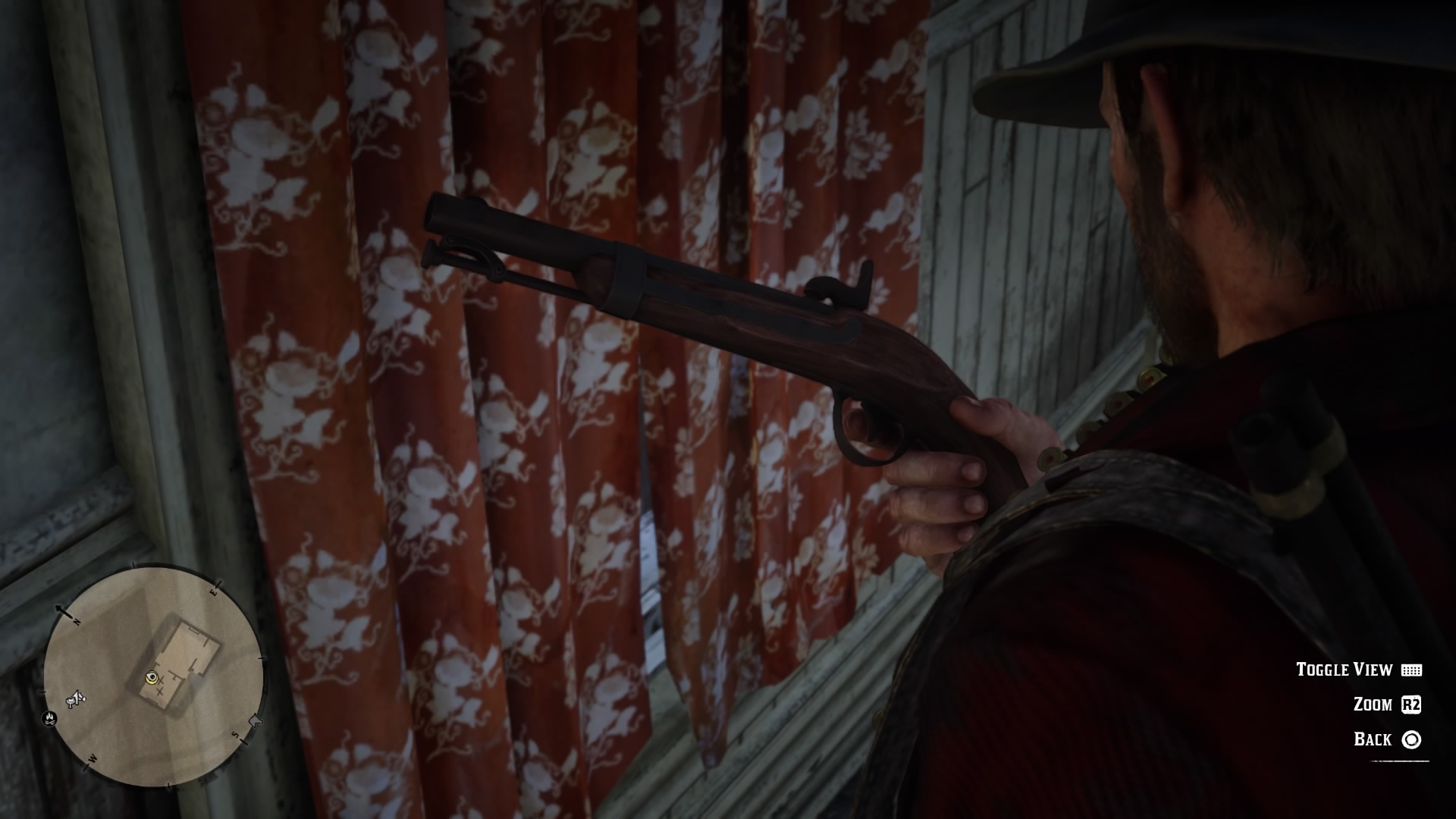Click the W compass letter on the minimap
This screenshot has height=819, width=1456.
click(x=93, y=758)
